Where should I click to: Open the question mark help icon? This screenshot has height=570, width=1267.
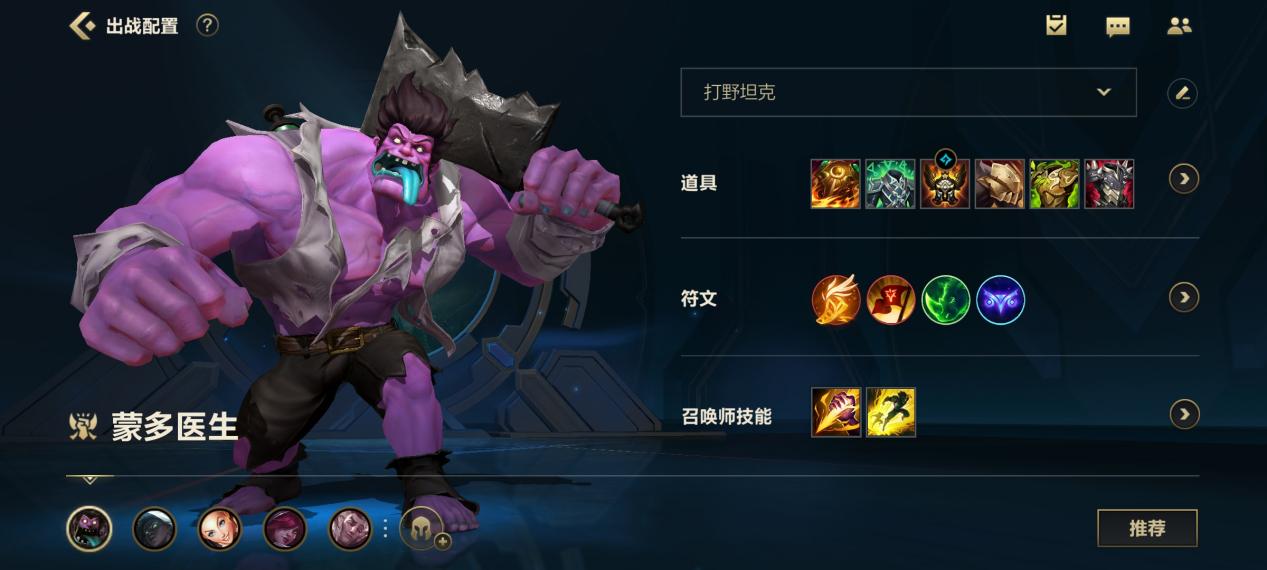tap(207, 25)
